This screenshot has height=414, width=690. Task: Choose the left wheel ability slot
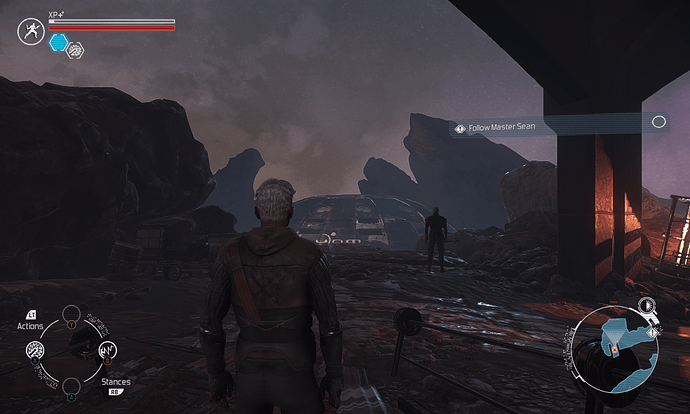coord(35,350)
